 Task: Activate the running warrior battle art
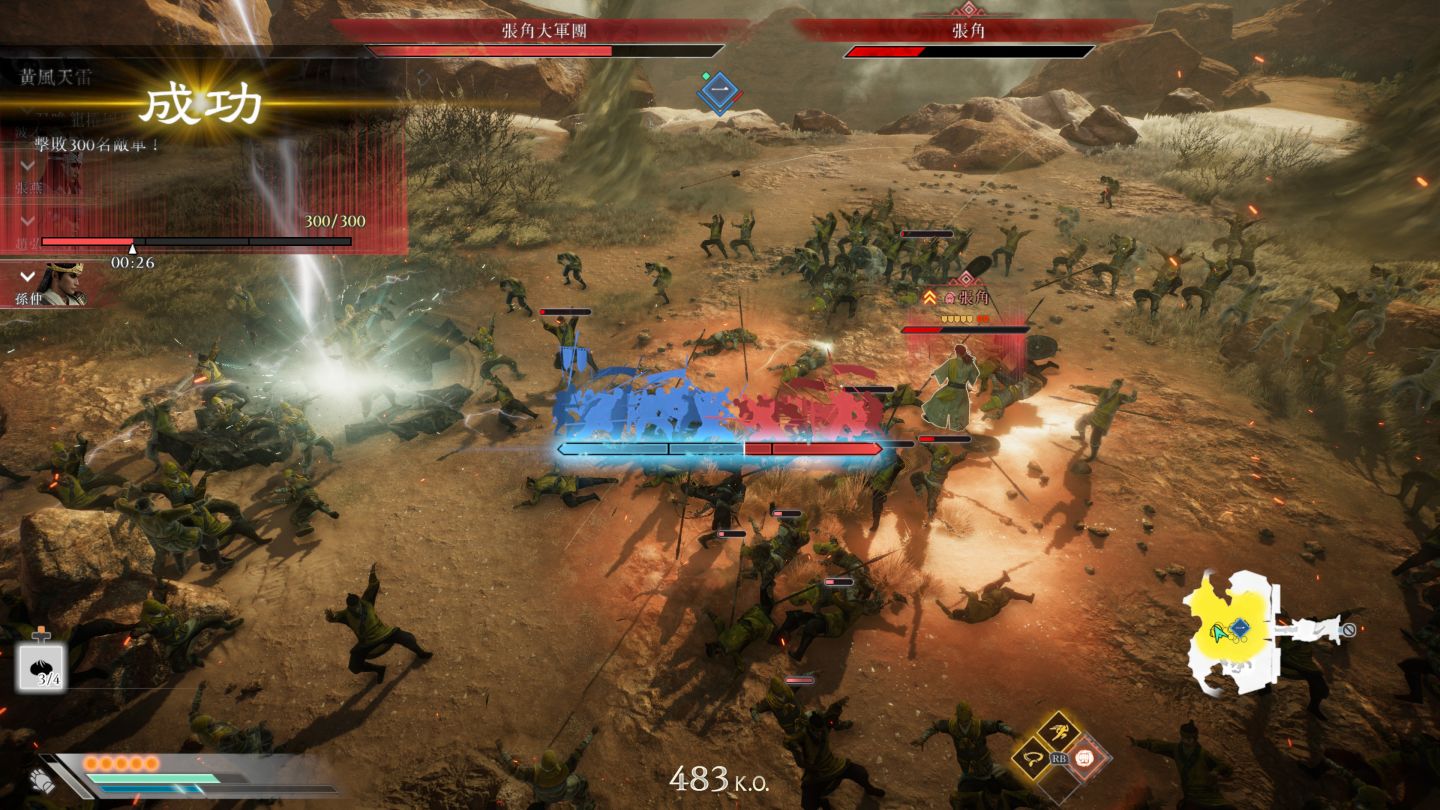pyautogui.click(x=1058, y=733)
